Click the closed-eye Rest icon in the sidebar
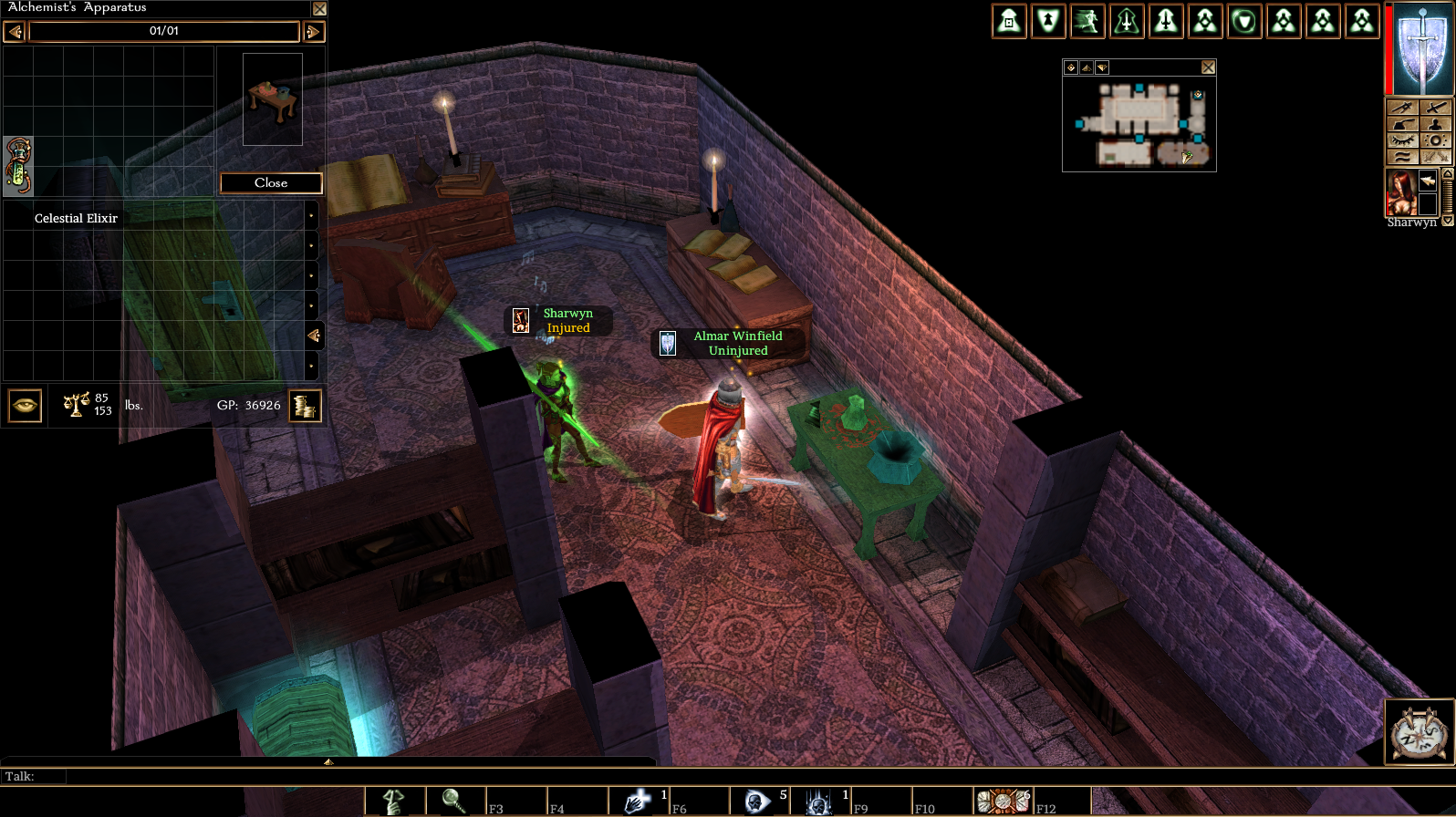 [x=1403, y=140]
